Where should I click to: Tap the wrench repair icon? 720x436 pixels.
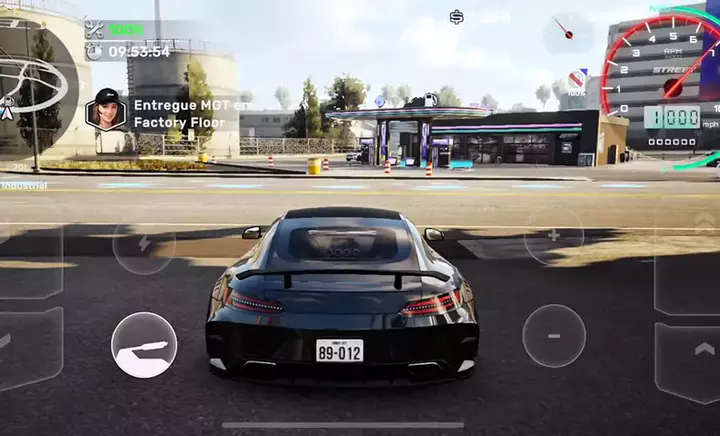pos(95,29)
